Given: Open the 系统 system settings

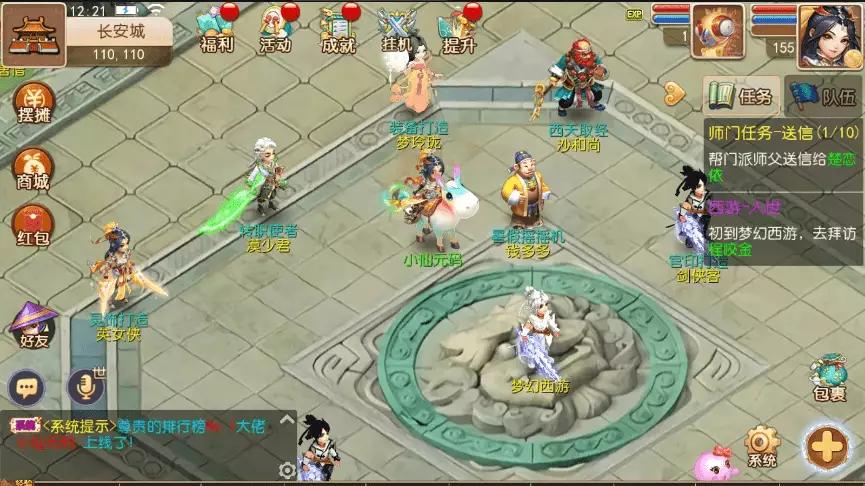Looking at the screenshot, I should click(x=762, y=446).
